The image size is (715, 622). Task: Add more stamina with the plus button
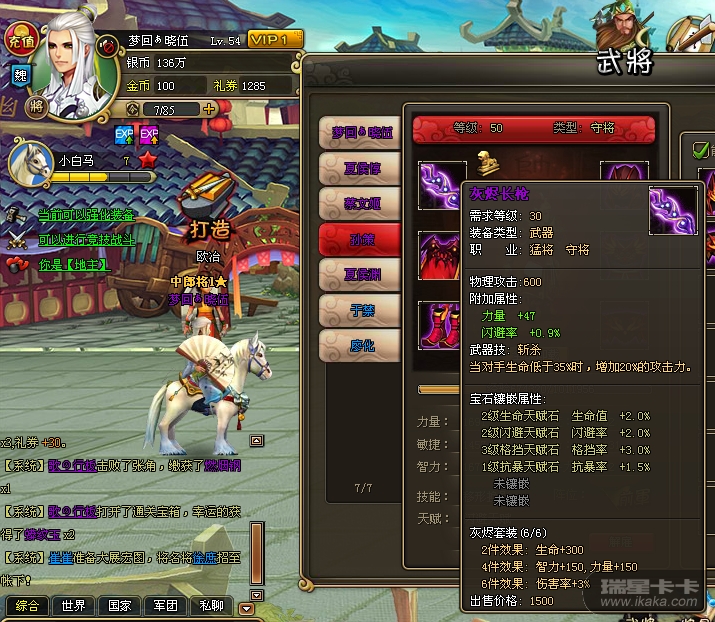click(209, 109)
